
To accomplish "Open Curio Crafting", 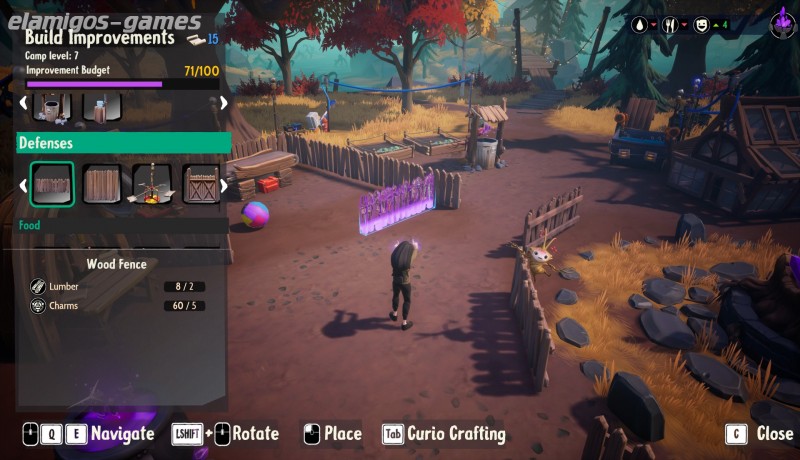I will tap(444, 434).
